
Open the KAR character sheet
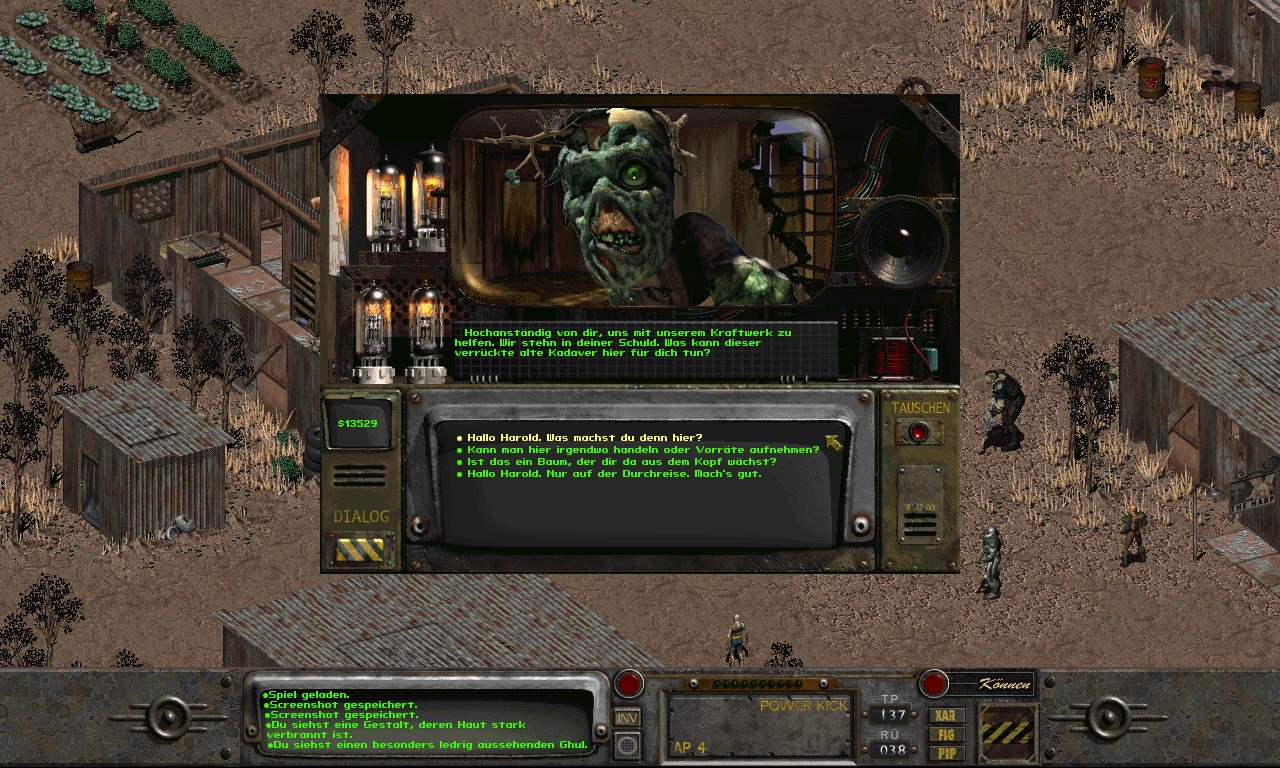[x=945, y=716]
